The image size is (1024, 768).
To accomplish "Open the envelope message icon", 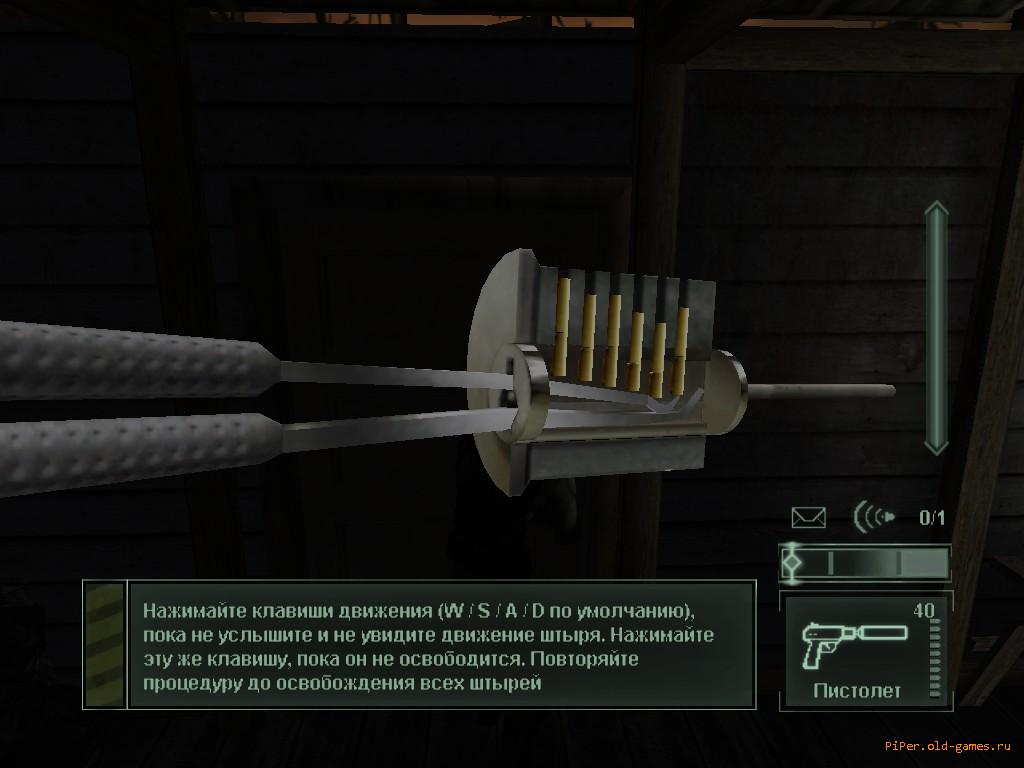I will pyautogui.click(x=808, y=517).
